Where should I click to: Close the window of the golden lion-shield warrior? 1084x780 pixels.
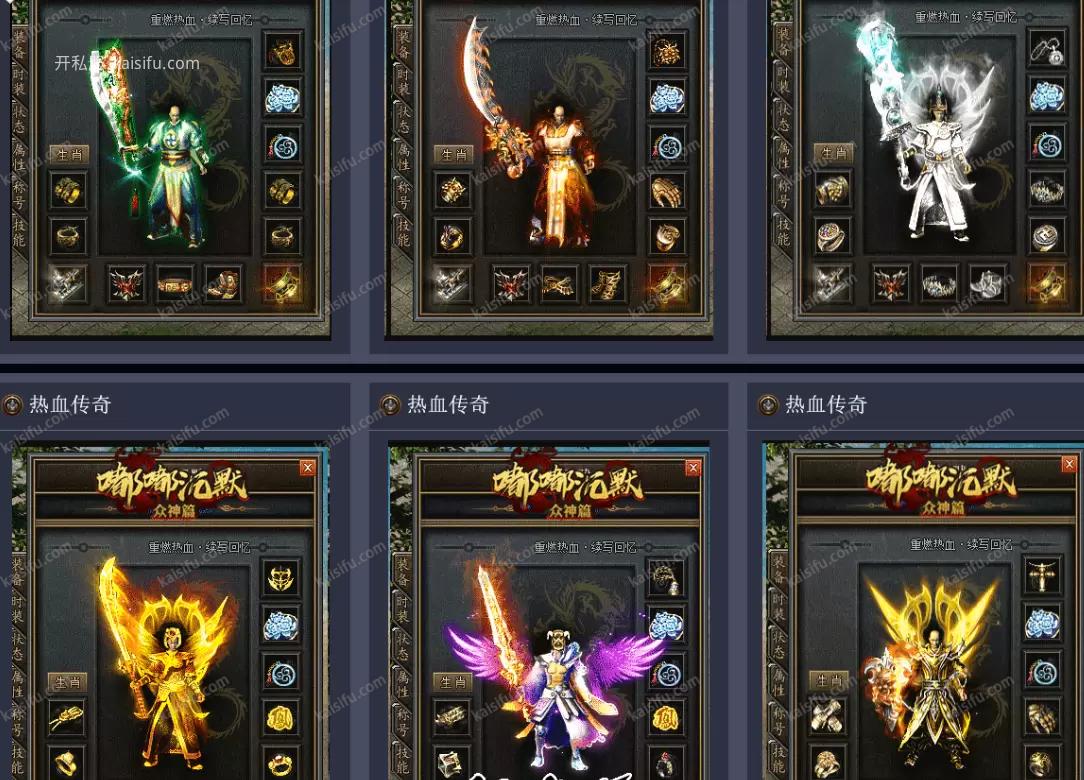pyautogui.click(x=1069, y=464)
